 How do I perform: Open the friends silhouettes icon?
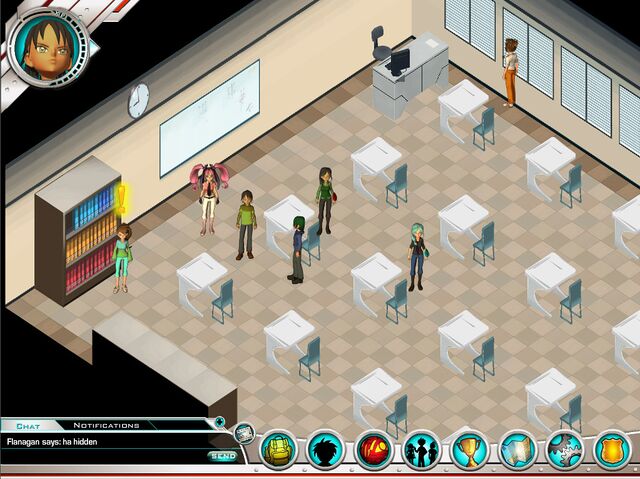pos(421,450)
